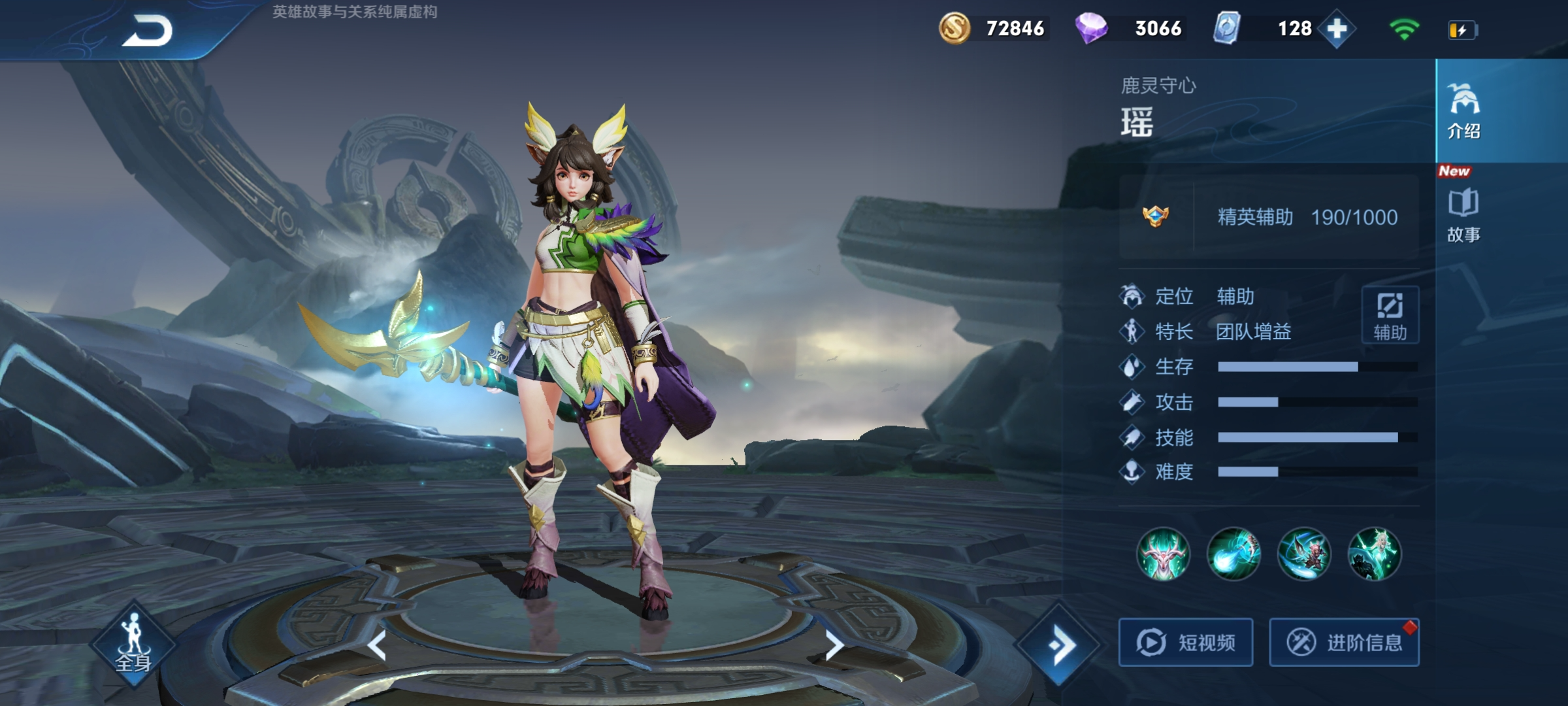Viewport: 1568px width, 706px height.
Task: Open the 精英辅助 proficiency panel
Action: tap(1269, 217)
